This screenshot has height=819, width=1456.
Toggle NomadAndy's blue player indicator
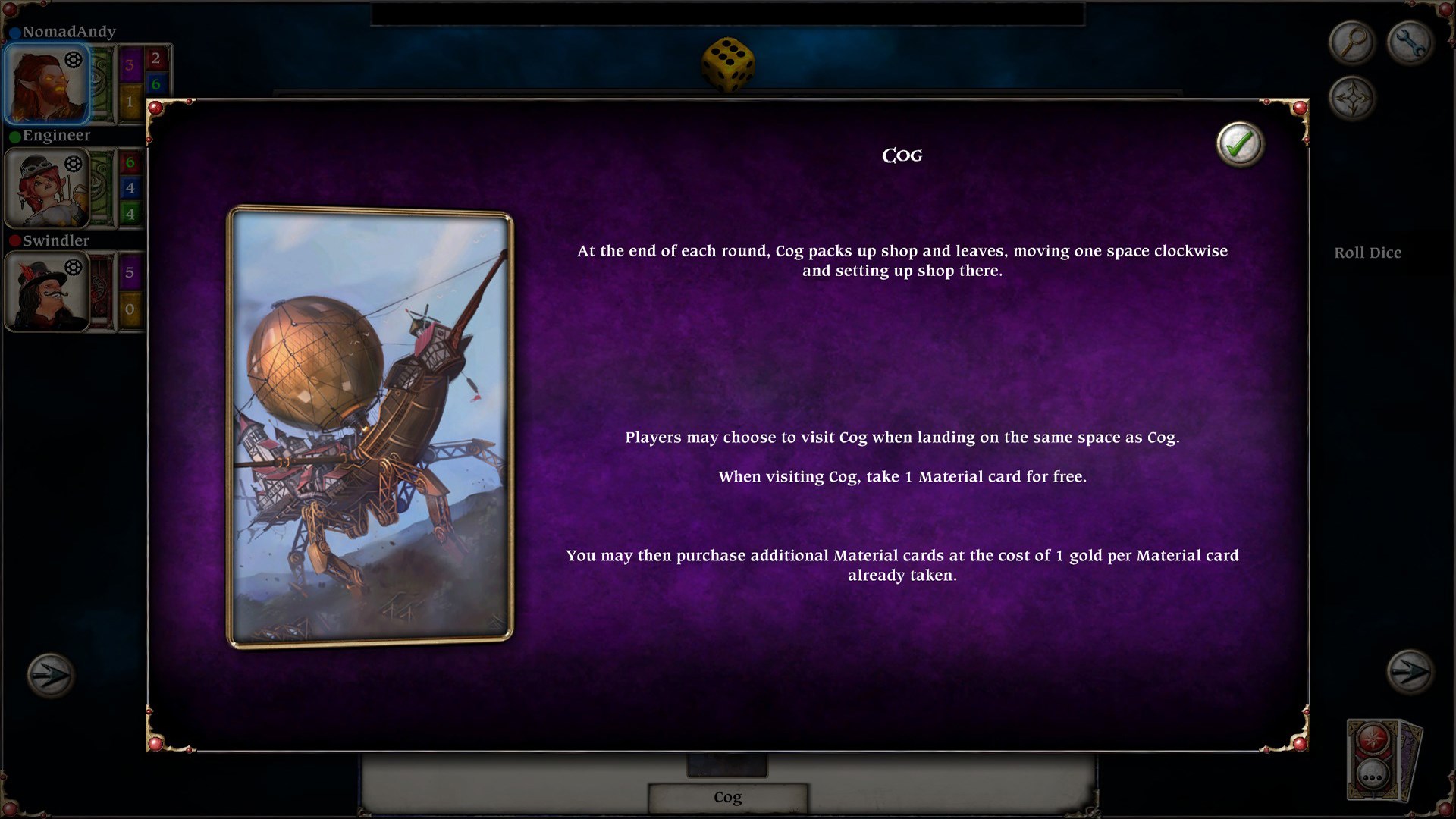click(17, 31)
